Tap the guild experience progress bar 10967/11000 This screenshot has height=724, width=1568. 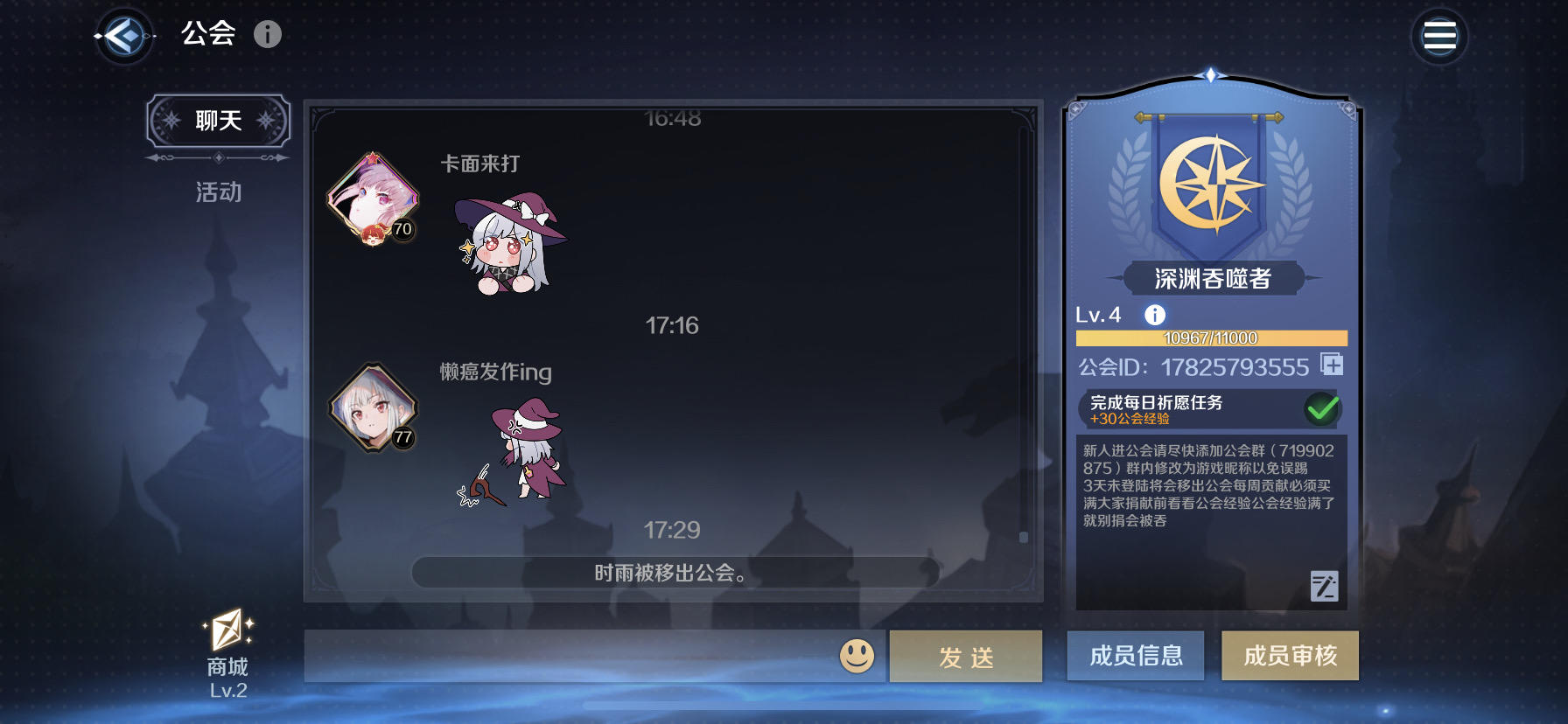[x=1211, y=339]
